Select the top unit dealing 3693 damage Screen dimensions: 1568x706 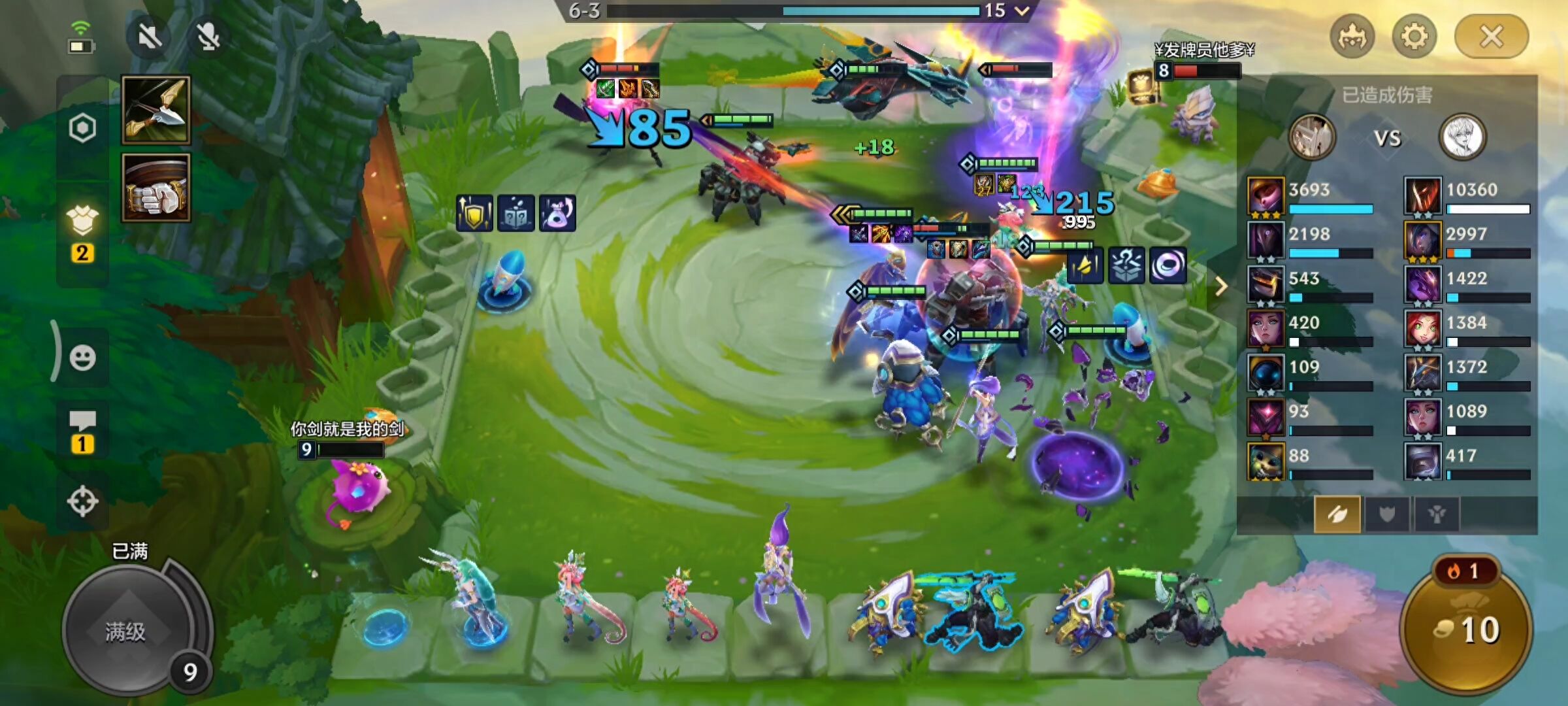1266,195
